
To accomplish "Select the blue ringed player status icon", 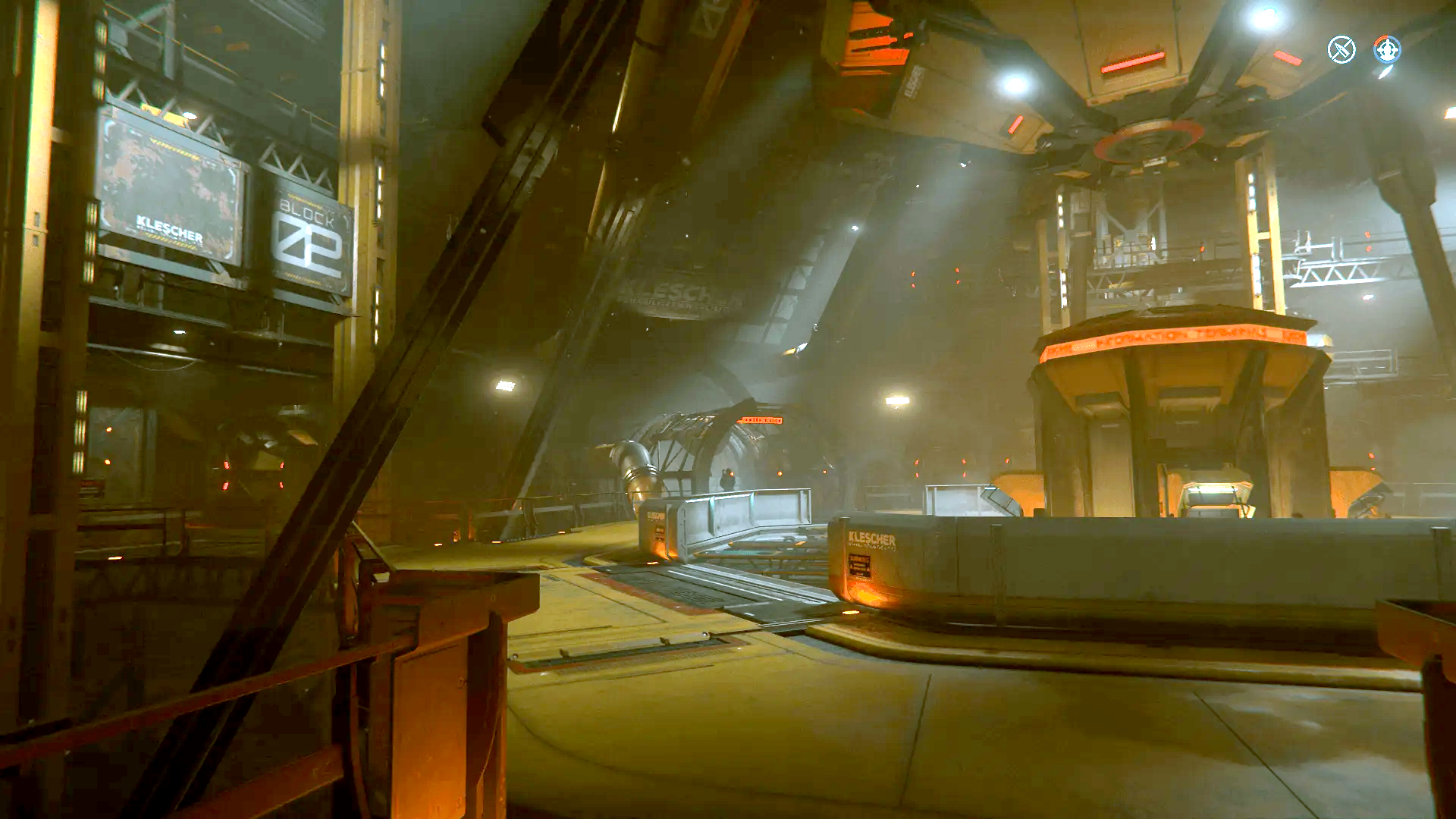I will (1387, 50).
